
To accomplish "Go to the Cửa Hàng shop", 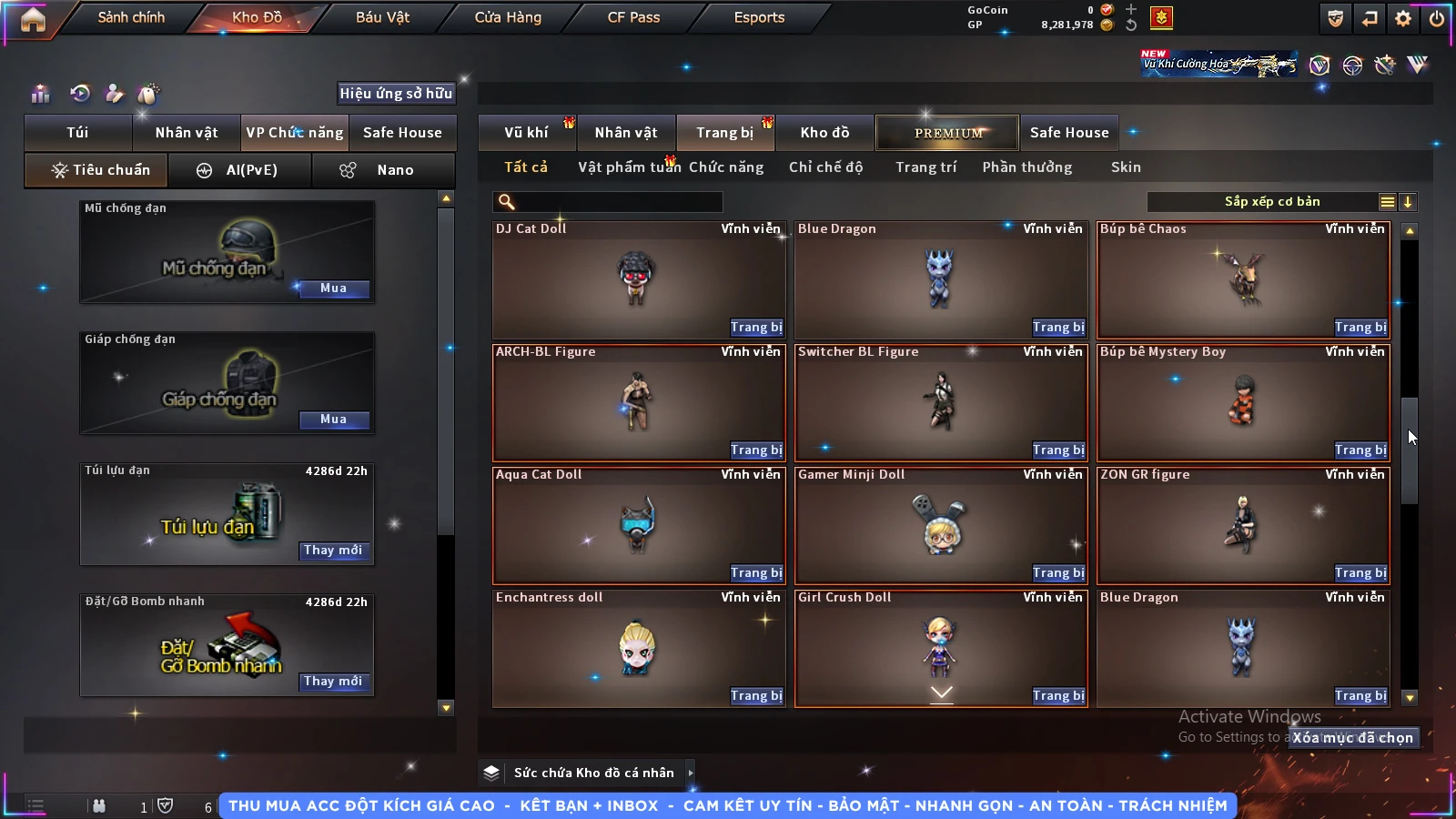I will click(508, 17).
